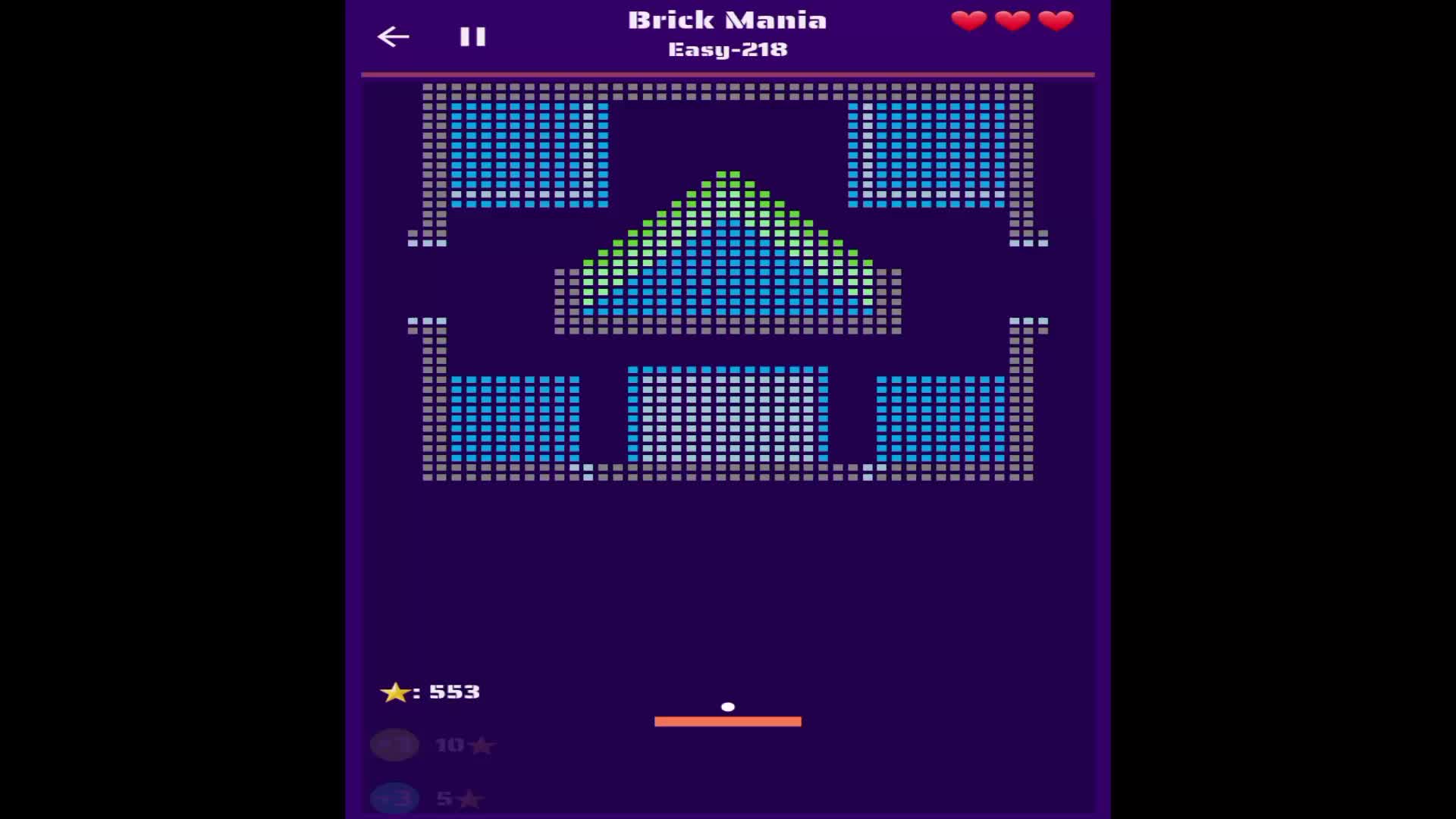The width and height of the screenshot is (1456, 819).
Task: Tap the star beside the 5 booster
Action: pos(469,799)
